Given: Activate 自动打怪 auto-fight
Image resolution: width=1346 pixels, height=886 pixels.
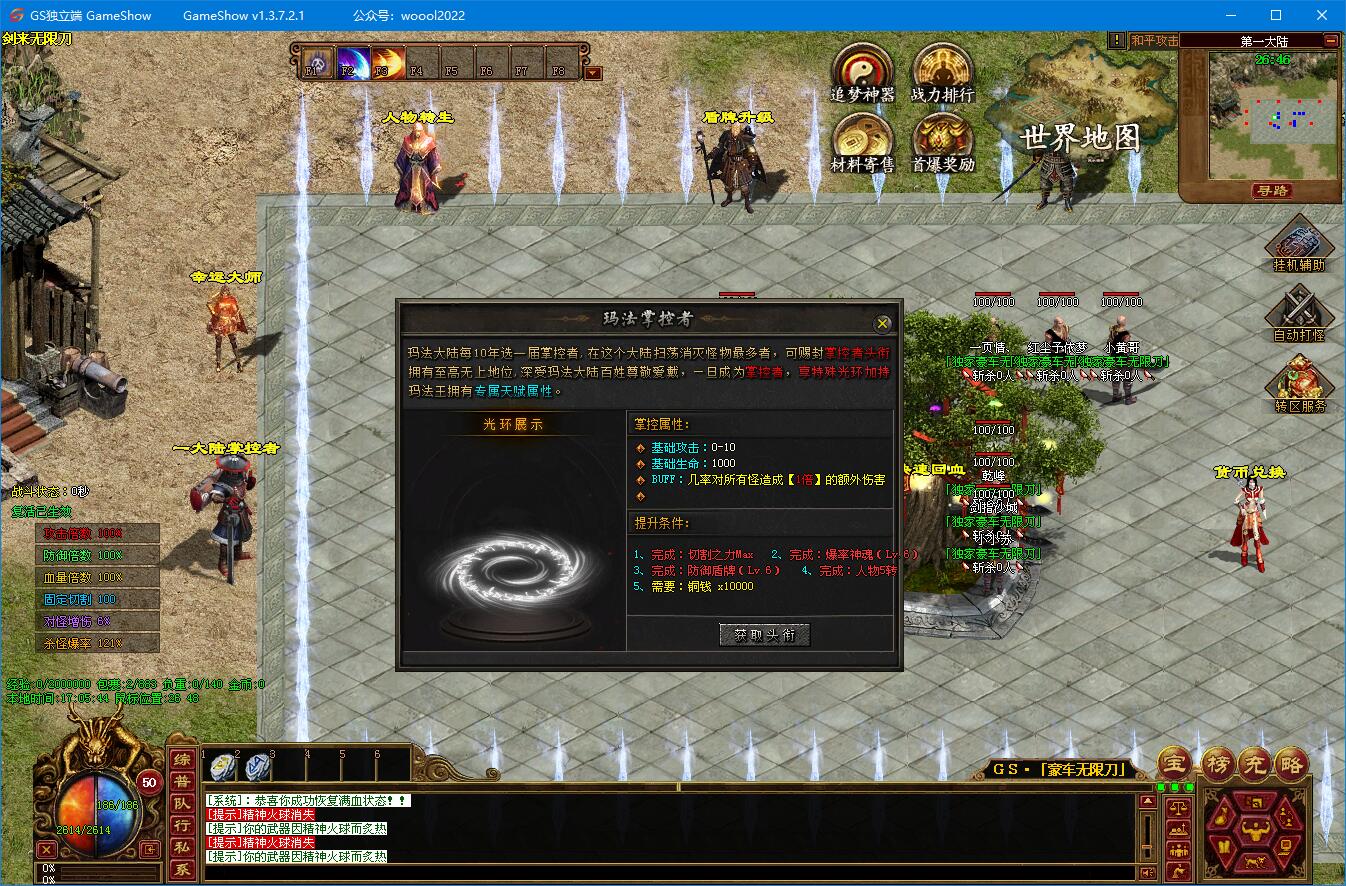Looking at the screenshot, I should click(x=1299, y=313).
